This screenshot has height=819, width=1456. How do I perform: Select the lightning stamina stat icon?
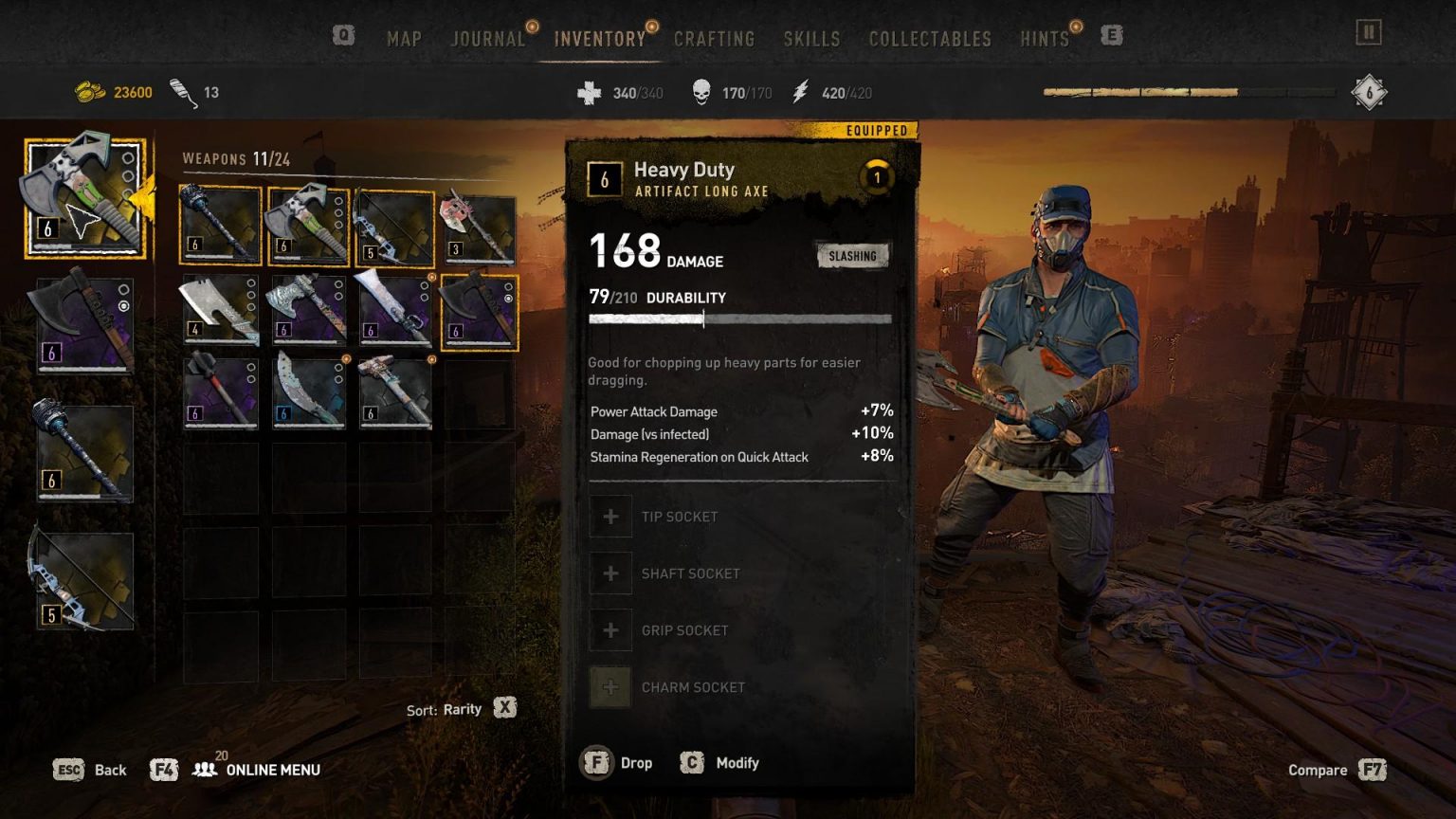pos(800,92)
